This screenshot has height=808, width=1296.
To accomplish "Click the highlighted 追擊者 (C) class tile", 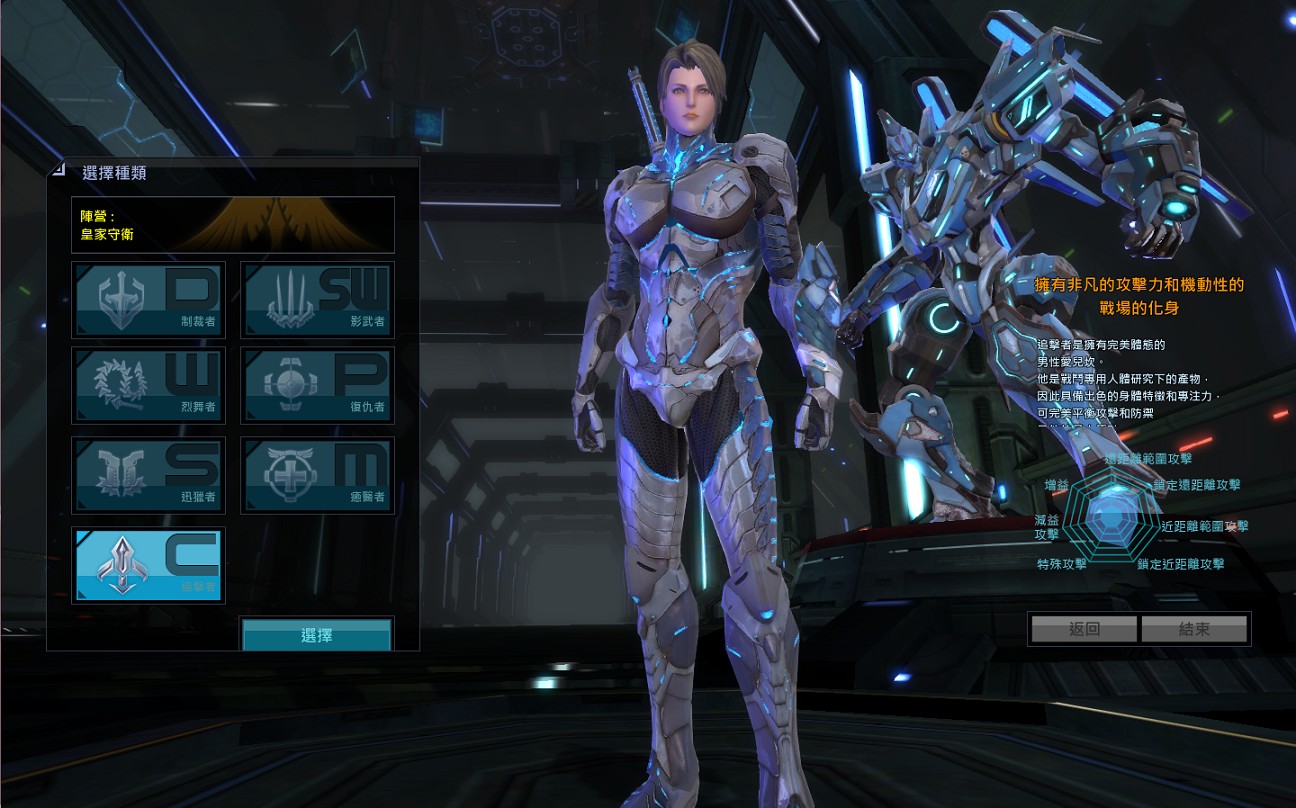I will click(149, 565).
